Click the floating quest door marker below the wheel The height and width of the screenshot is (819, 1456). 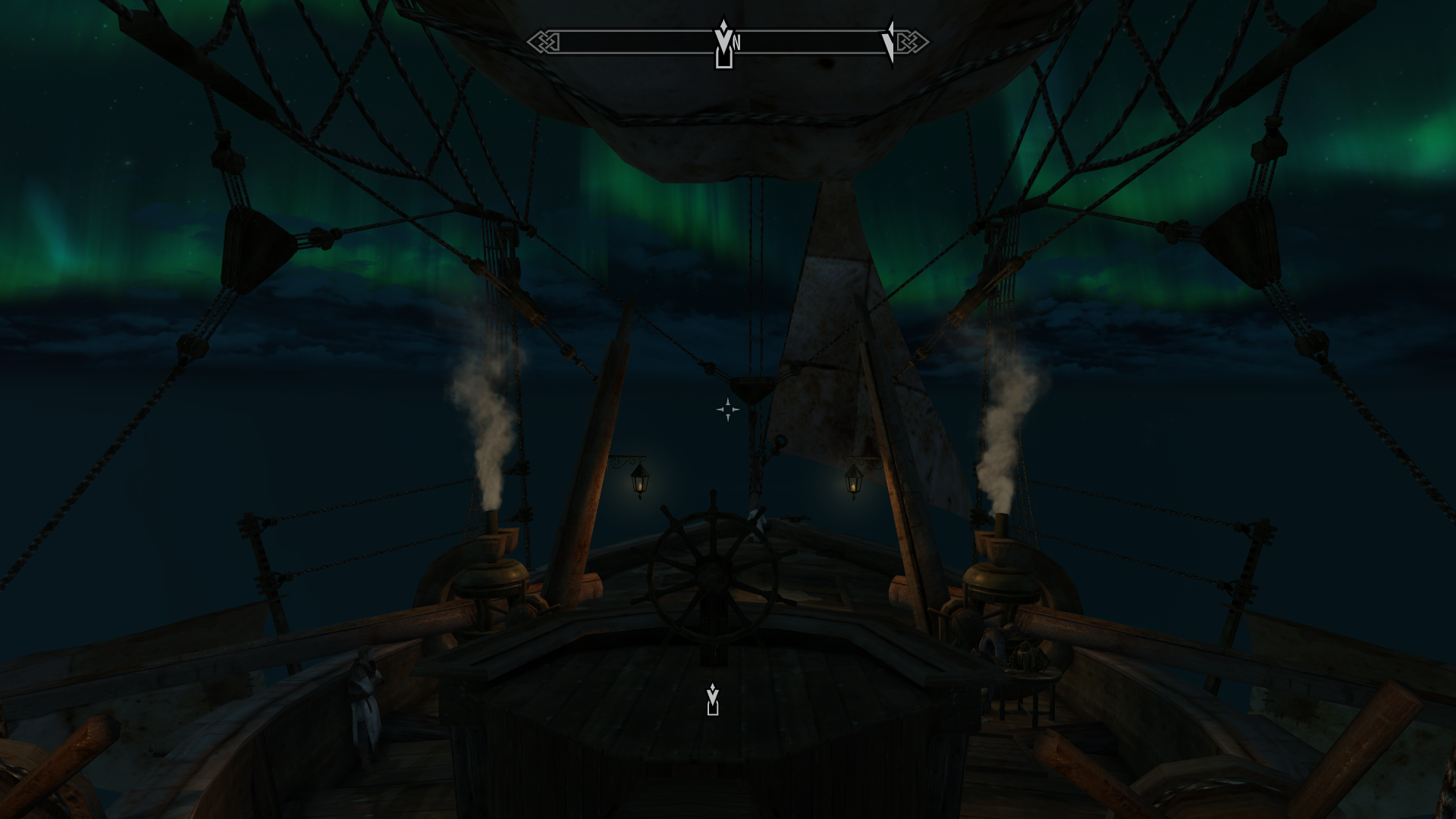[712, 699]
